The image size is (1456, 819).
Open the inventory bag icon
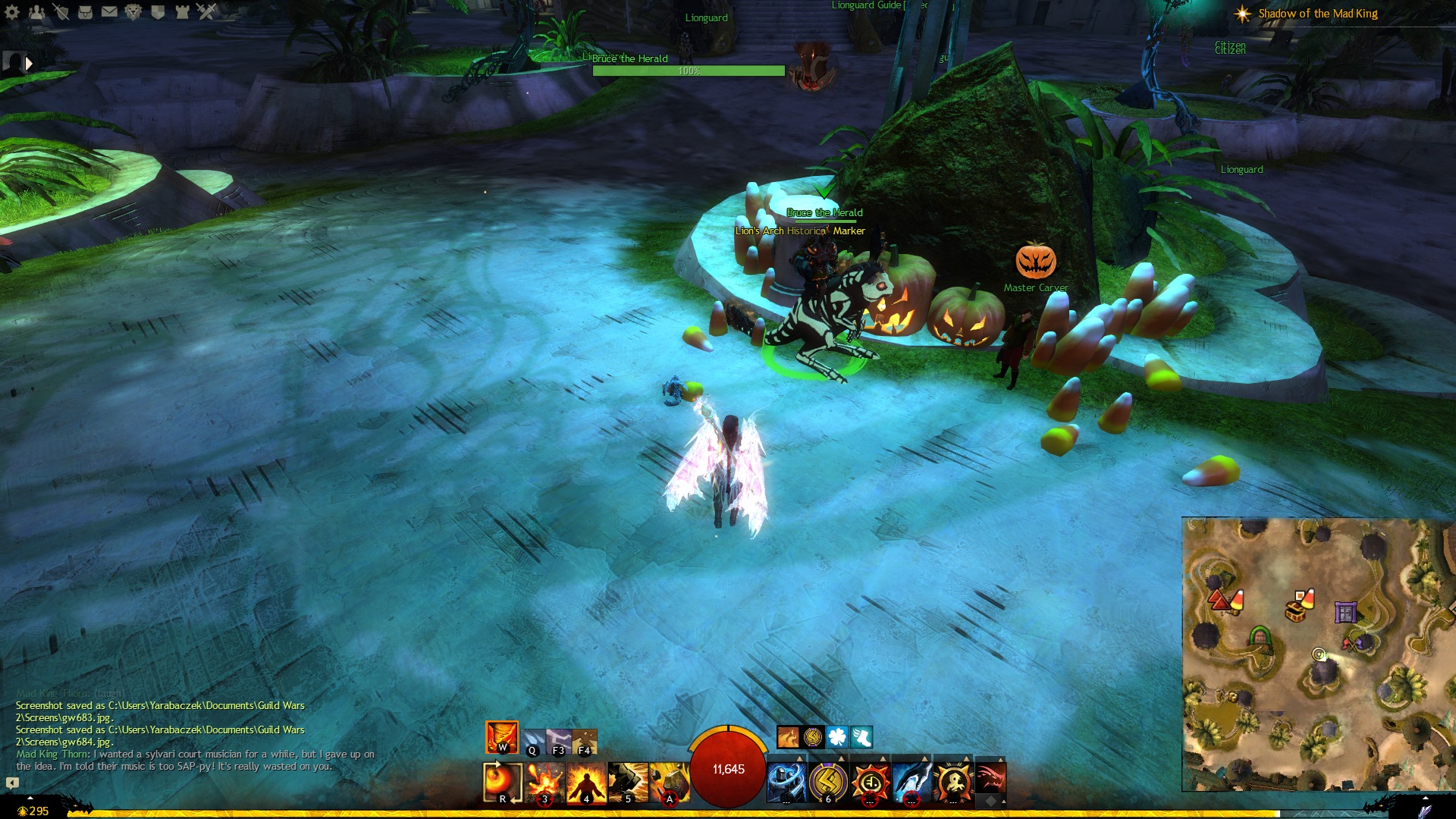coord(85,11)
